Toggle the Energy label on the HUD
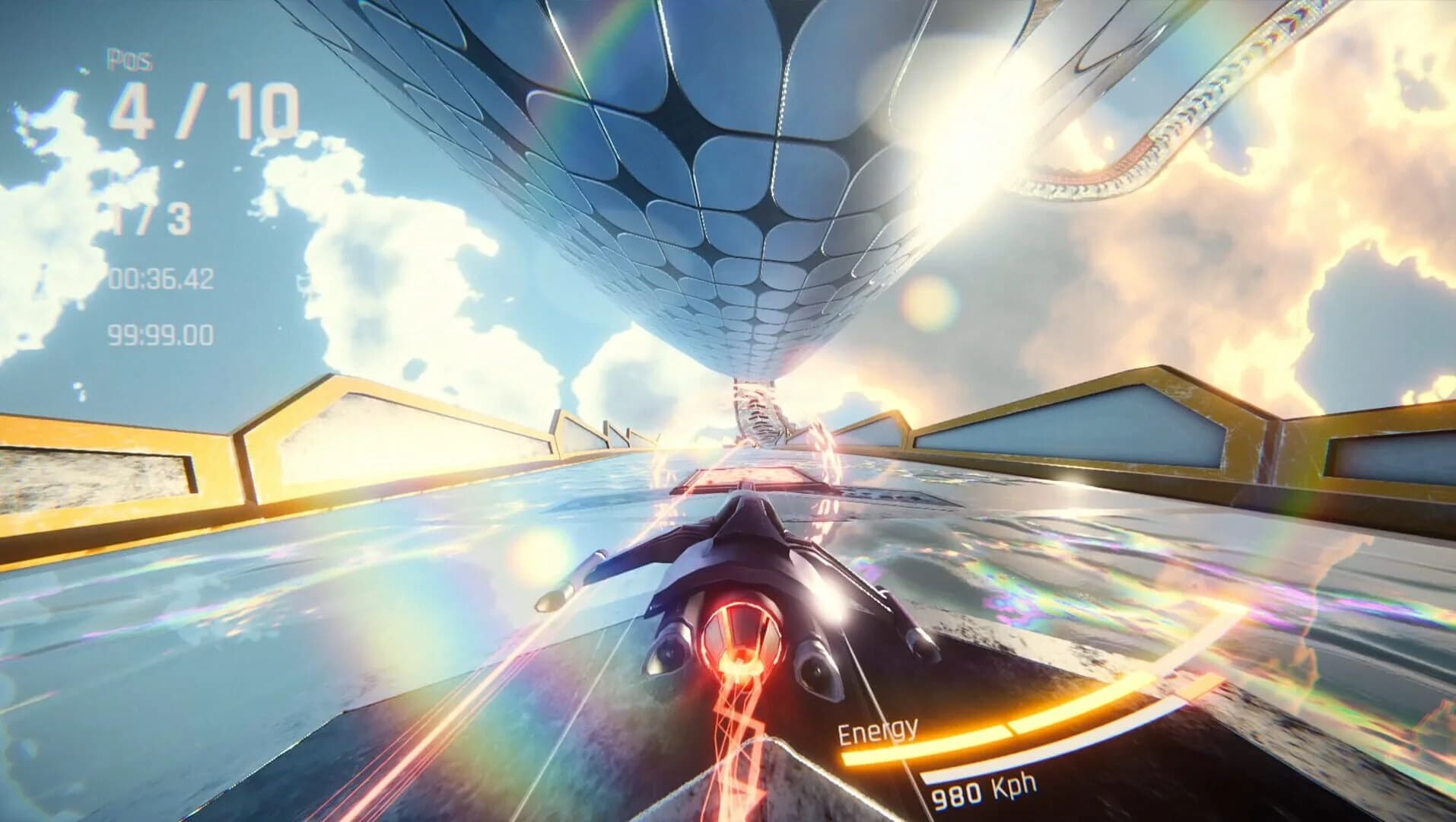This screenshot has width=1456, height=822. (876, 732)
